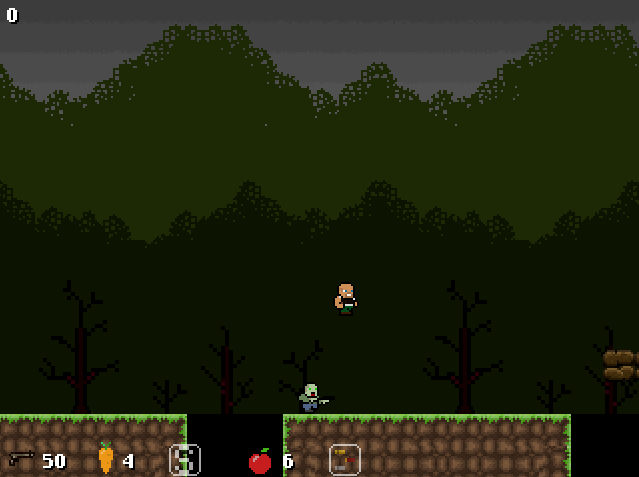Activate the framed slot beside the carrot
The height and width of the screenshot is (477, 639).
tap(185, 459)
